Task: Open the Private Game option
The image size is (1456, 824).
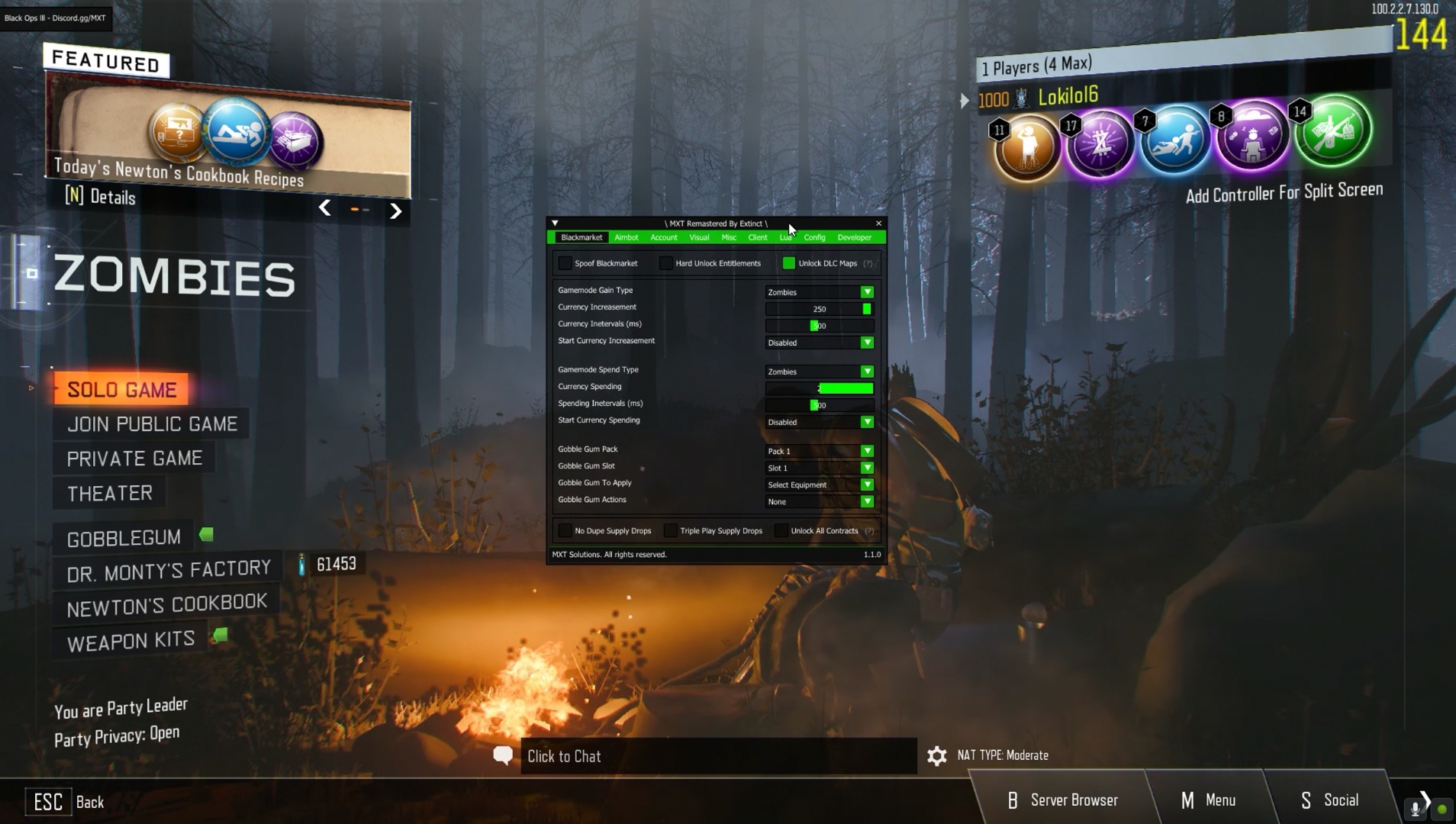Action: [x=134, y=459]
